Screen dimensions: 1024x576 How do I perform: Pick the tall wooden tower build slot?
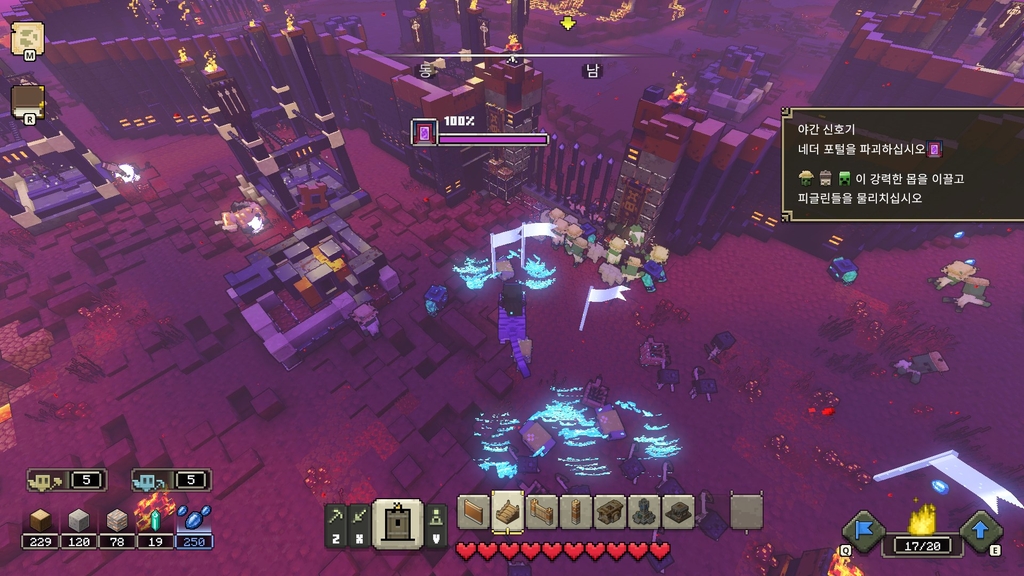(x=576, y=512)
